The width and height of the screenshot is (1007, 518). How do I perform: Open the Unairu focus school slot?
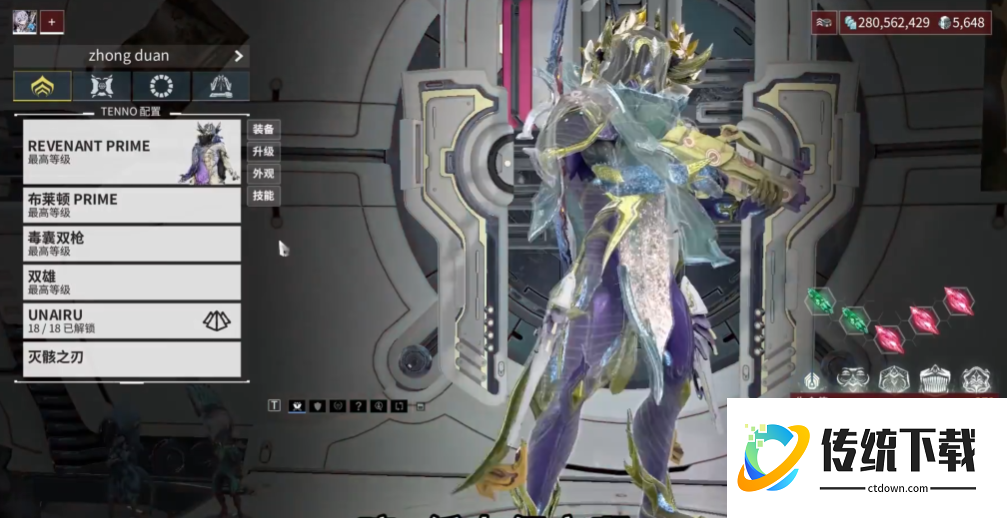[x=131, y=321]
